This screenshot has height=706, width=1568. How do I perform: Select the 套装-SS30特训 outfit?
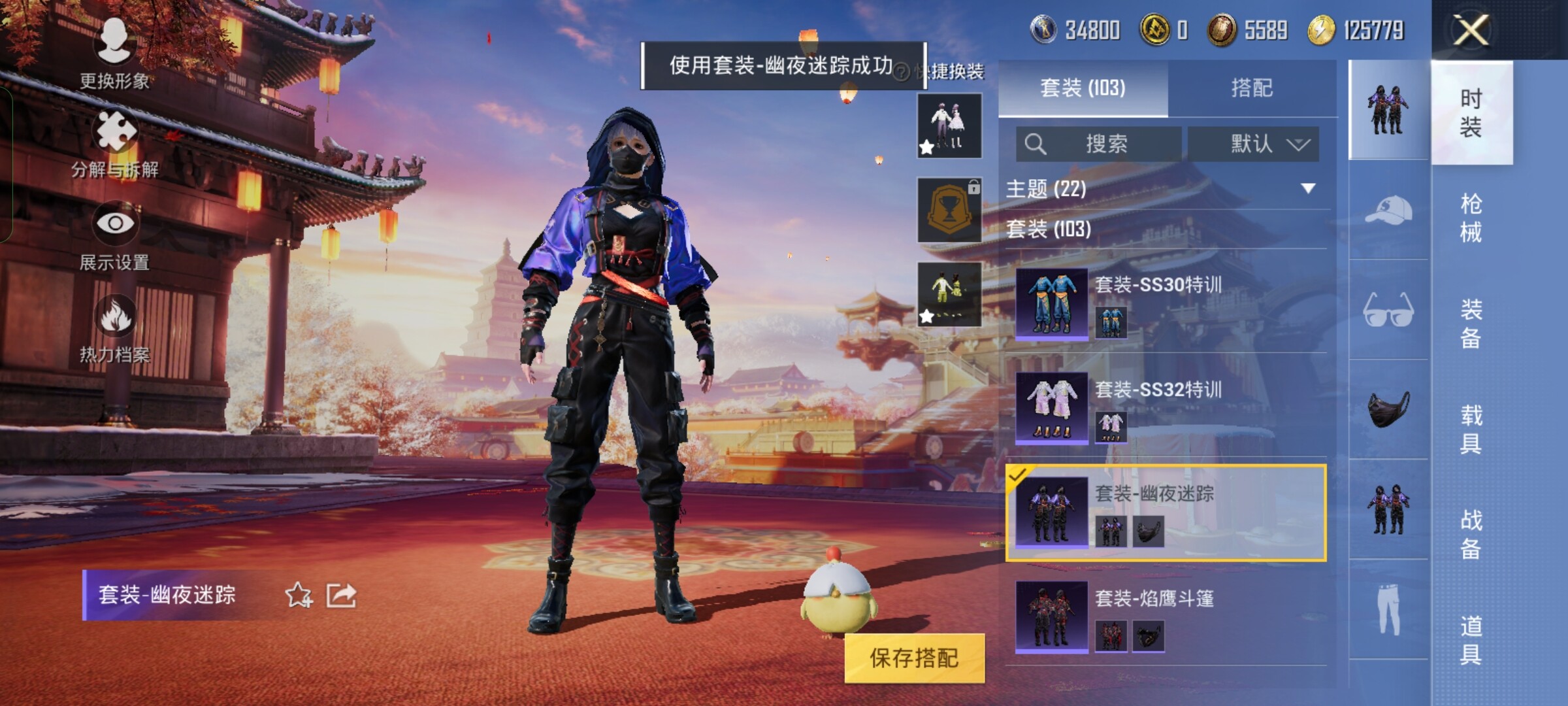pyautogui.click(x=1167, y=304)
